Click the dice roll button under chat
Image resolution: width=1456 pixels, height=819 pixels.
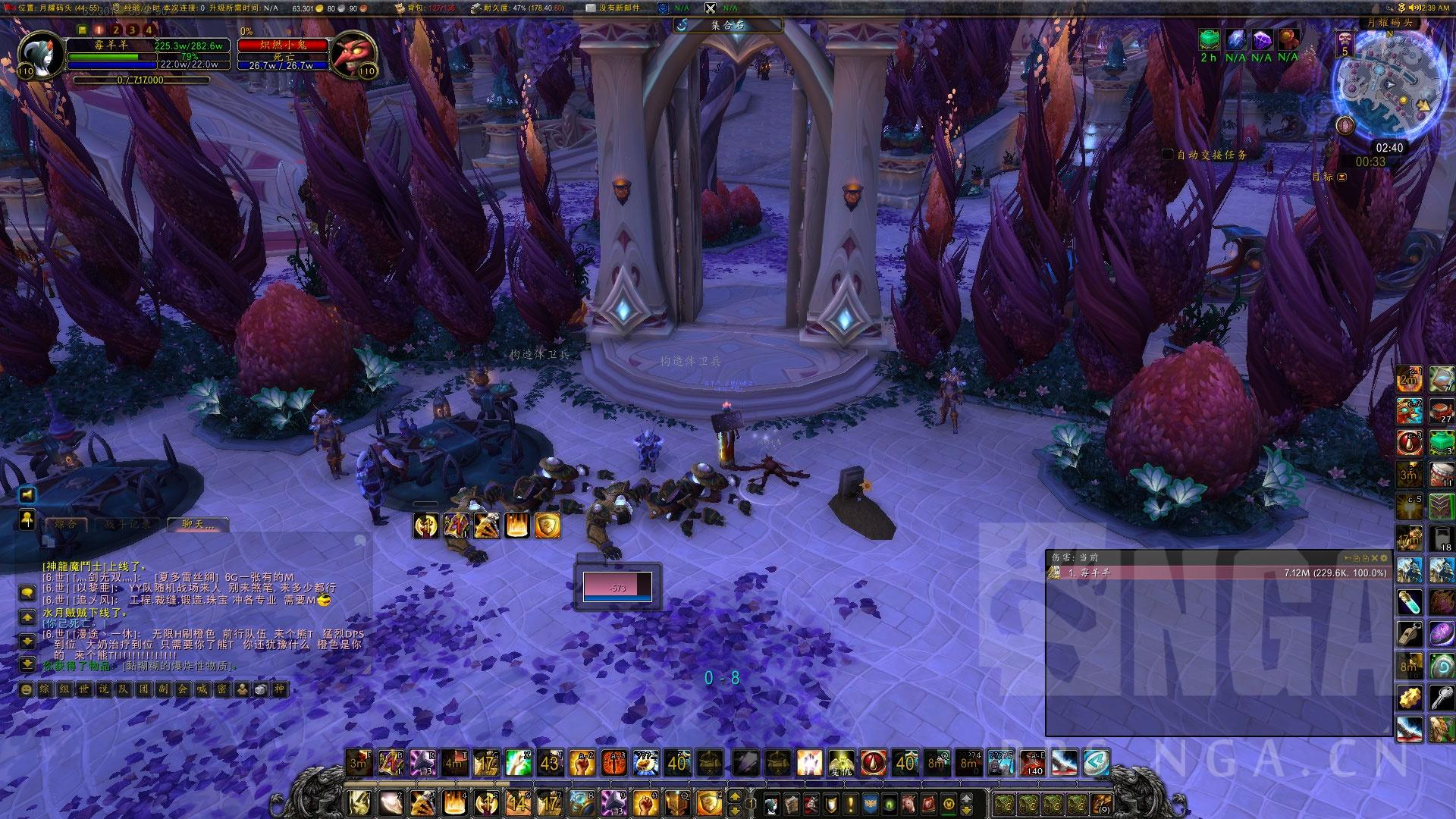pos(259,689)
